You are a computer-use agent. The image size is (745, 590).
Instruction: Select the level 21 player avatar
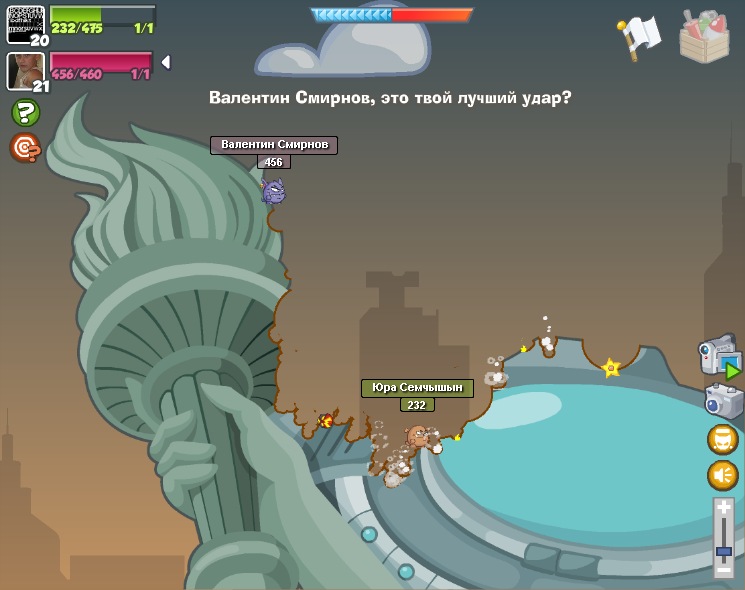(25, 71)
